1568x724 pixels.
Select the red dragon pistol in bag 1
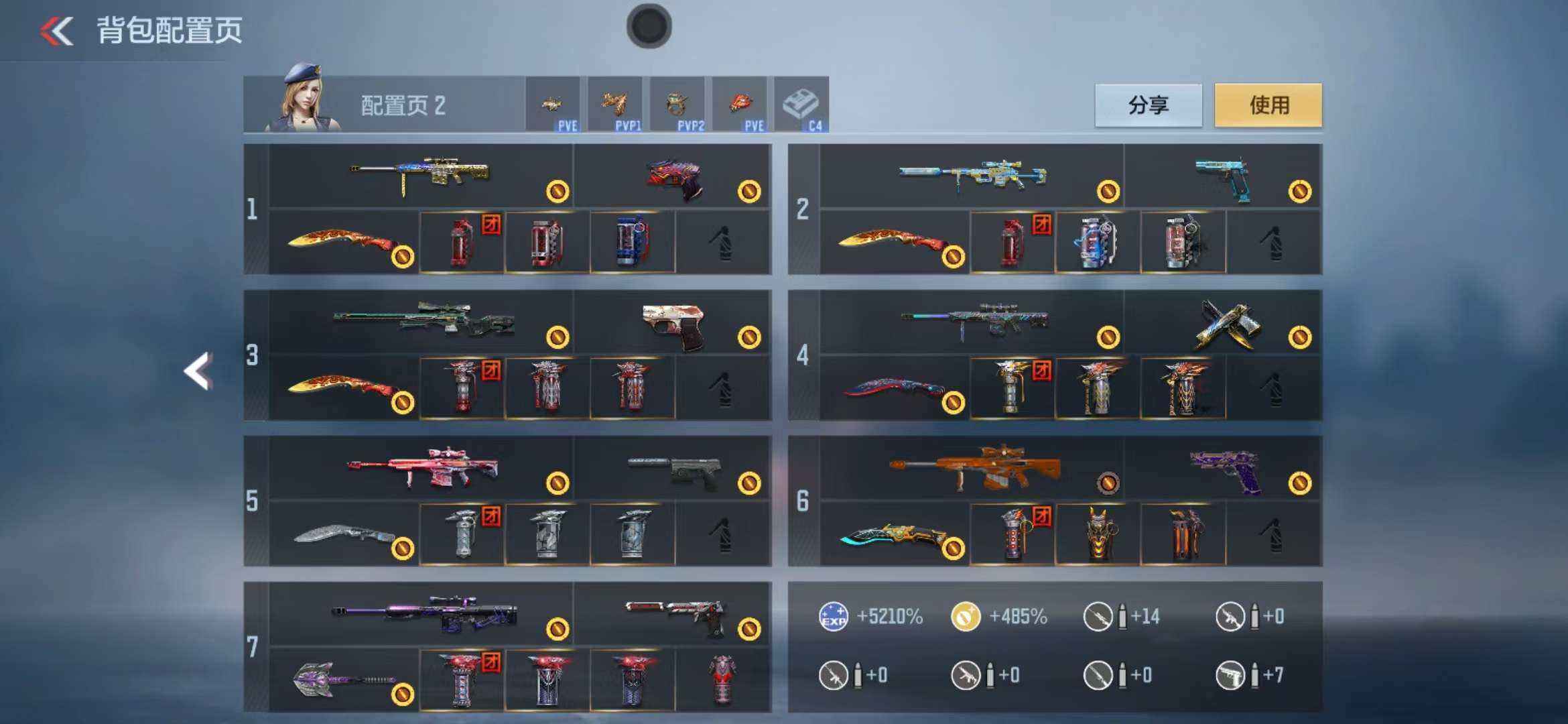click(673, 177)
